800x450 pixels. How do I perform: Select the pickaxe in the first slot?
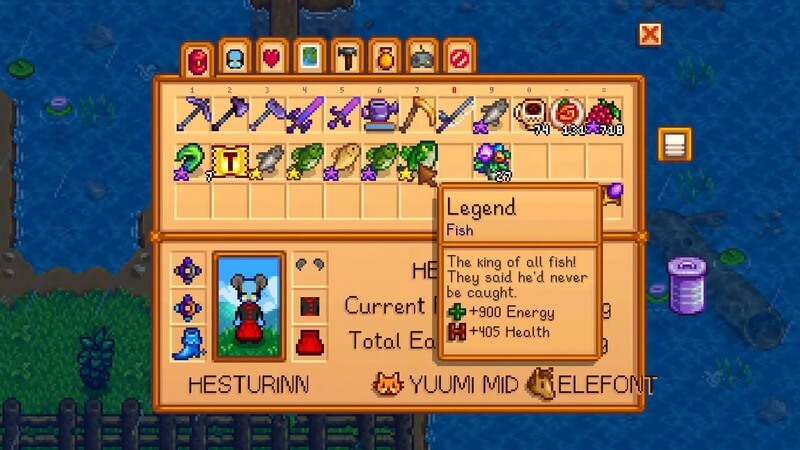click(x=192, y=115)
